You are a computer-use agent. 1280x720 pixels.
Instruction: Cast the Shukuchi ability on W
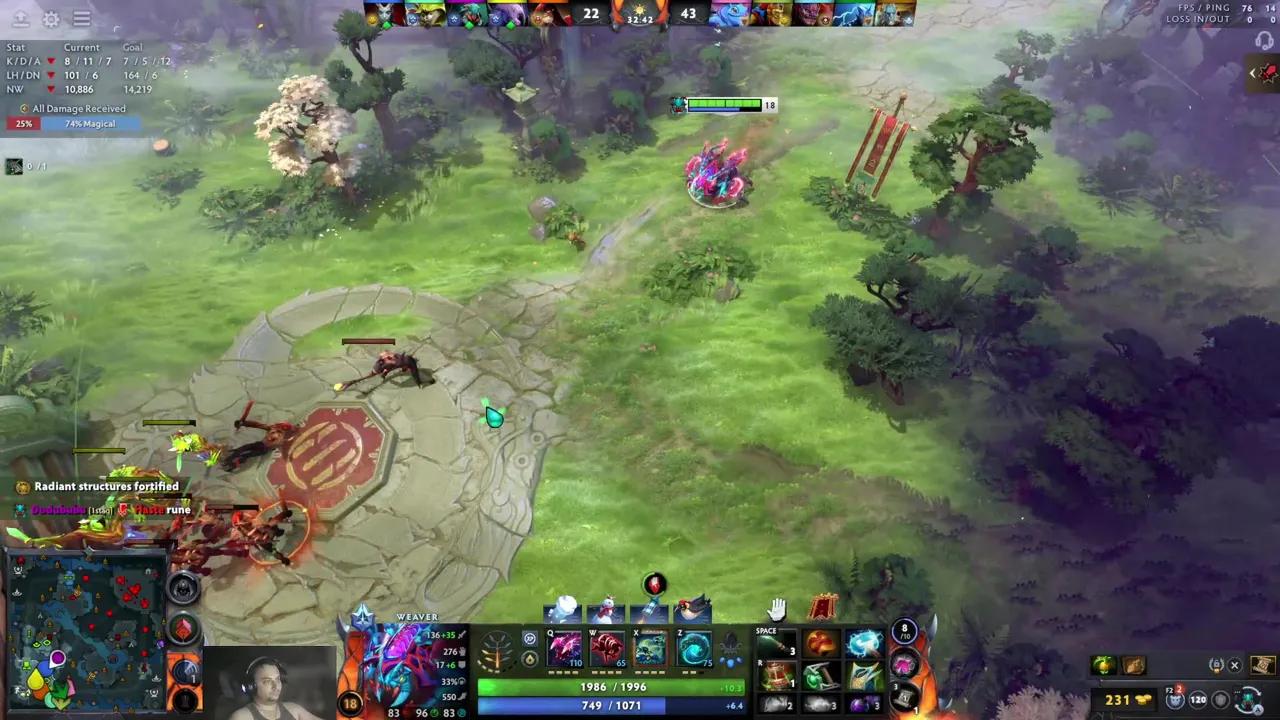coord(606,646)
